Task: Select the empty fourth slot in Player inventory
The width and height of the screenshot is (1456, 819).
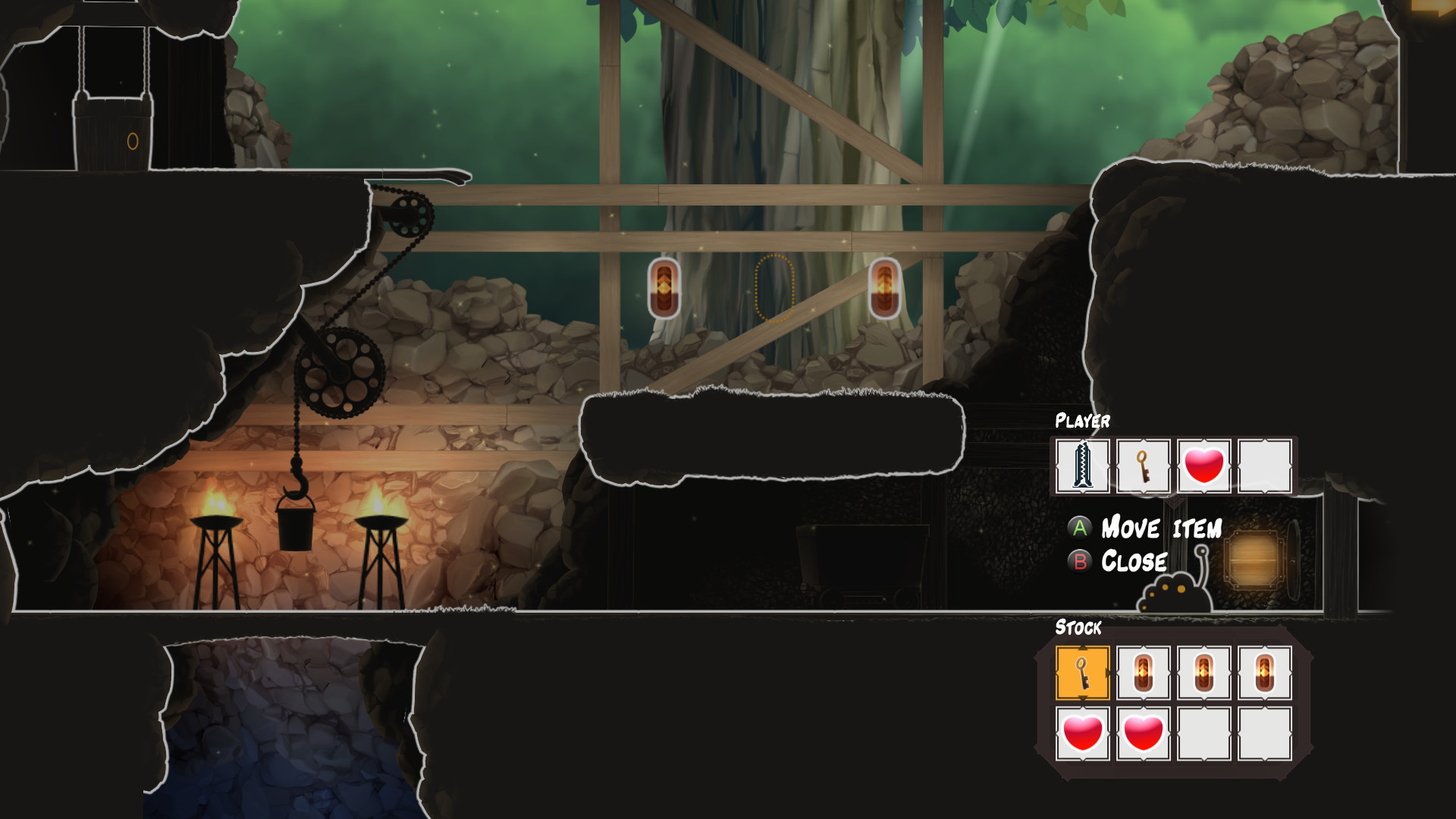Action: [x=1265, y=466]
